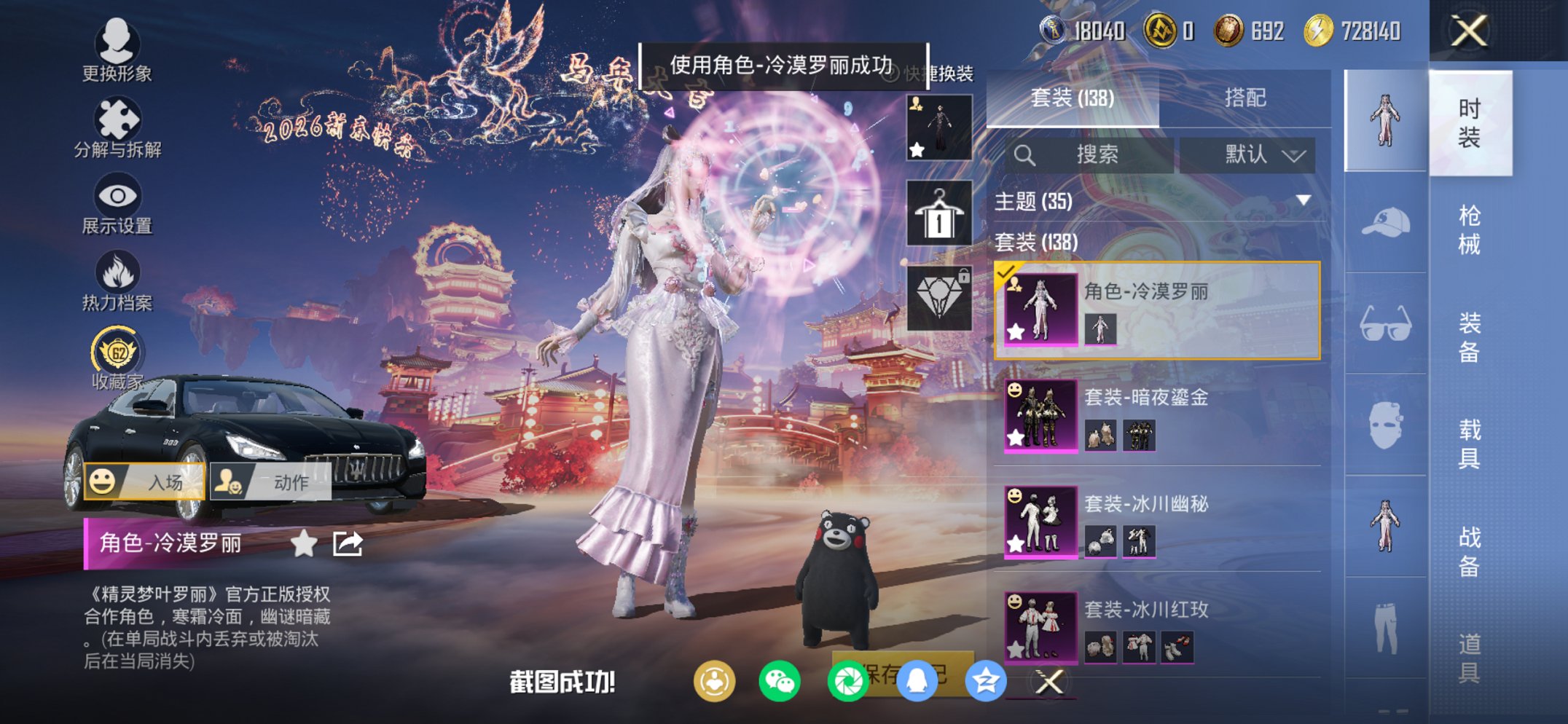Click the diamond lock icon below the hanger
1568x724 pixels.
[x=939, y=291]
